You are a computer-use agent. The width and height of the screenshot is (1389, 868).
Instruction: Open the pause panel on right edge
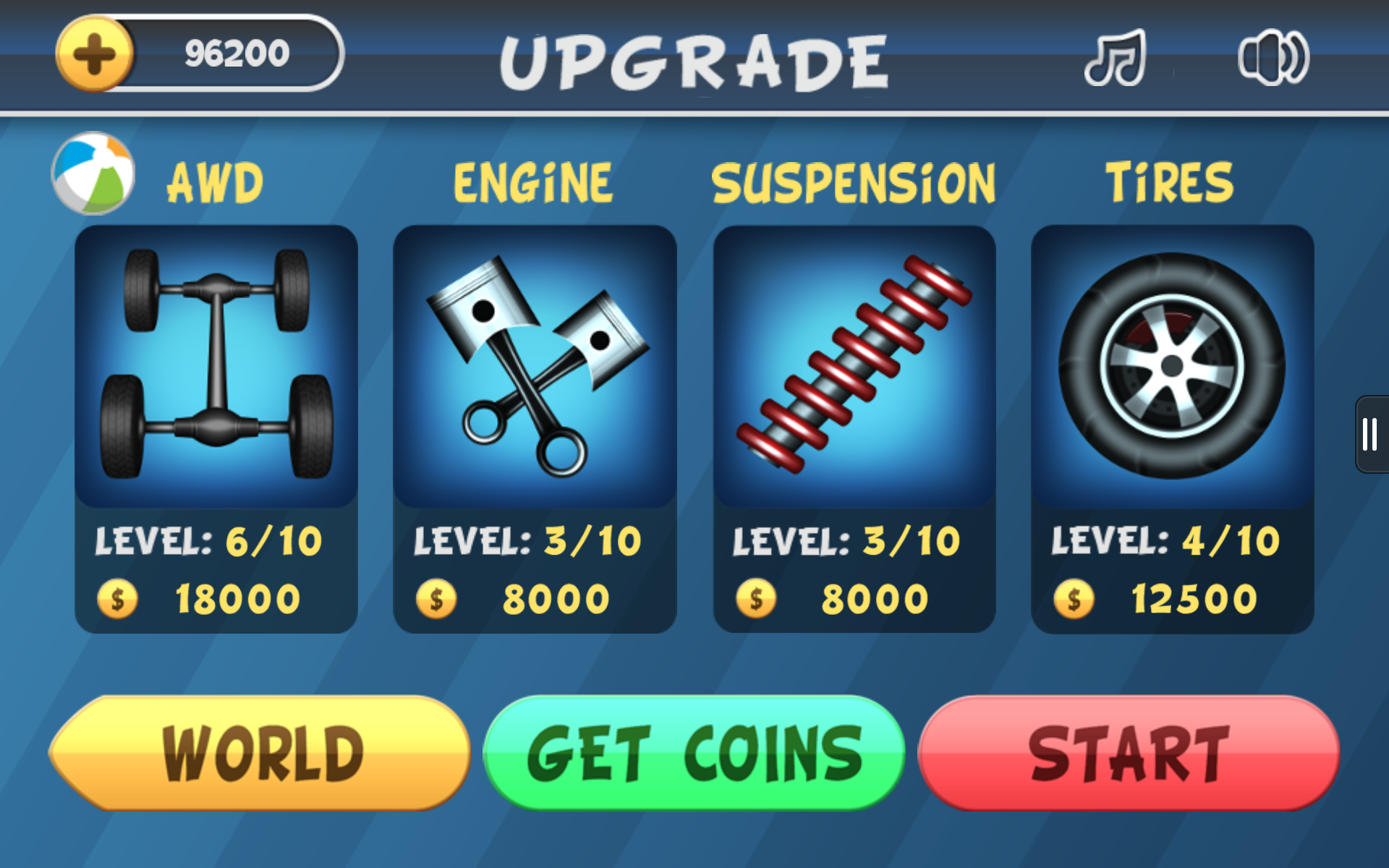click(1371, 434)
